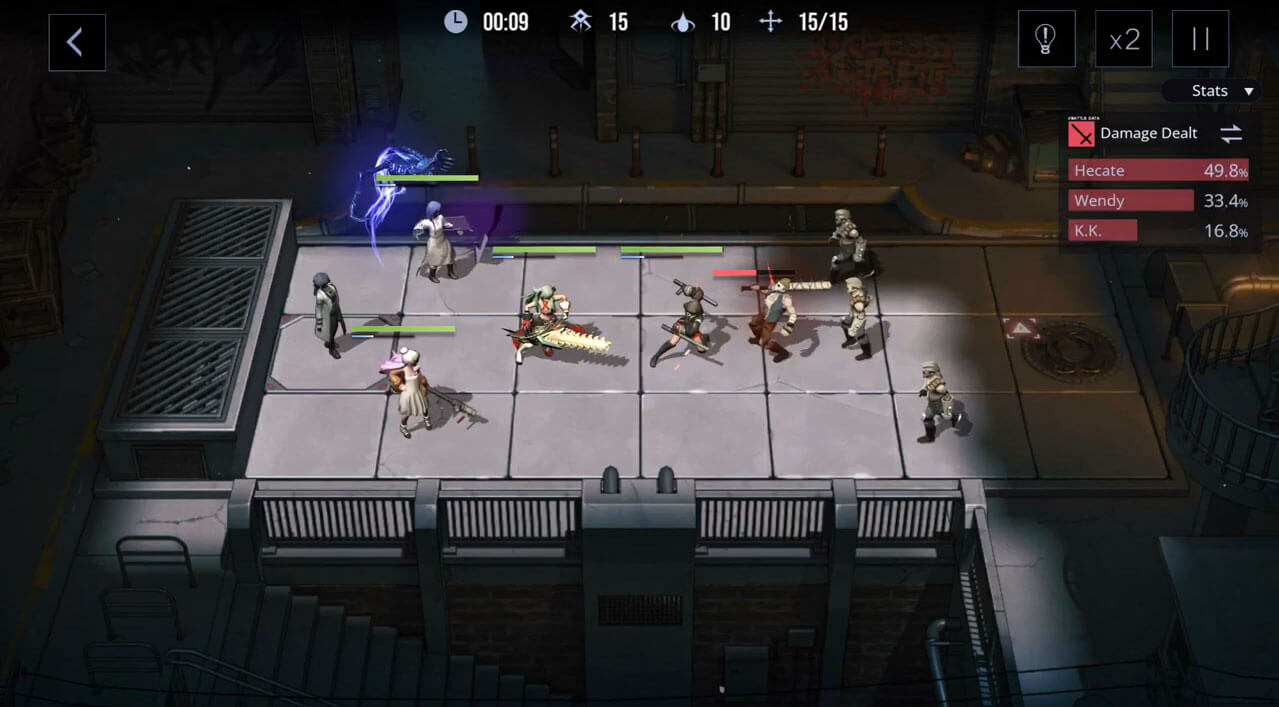Select Hecate's damage row
Screen dimensions: 1279x707
coord(1158,171)
